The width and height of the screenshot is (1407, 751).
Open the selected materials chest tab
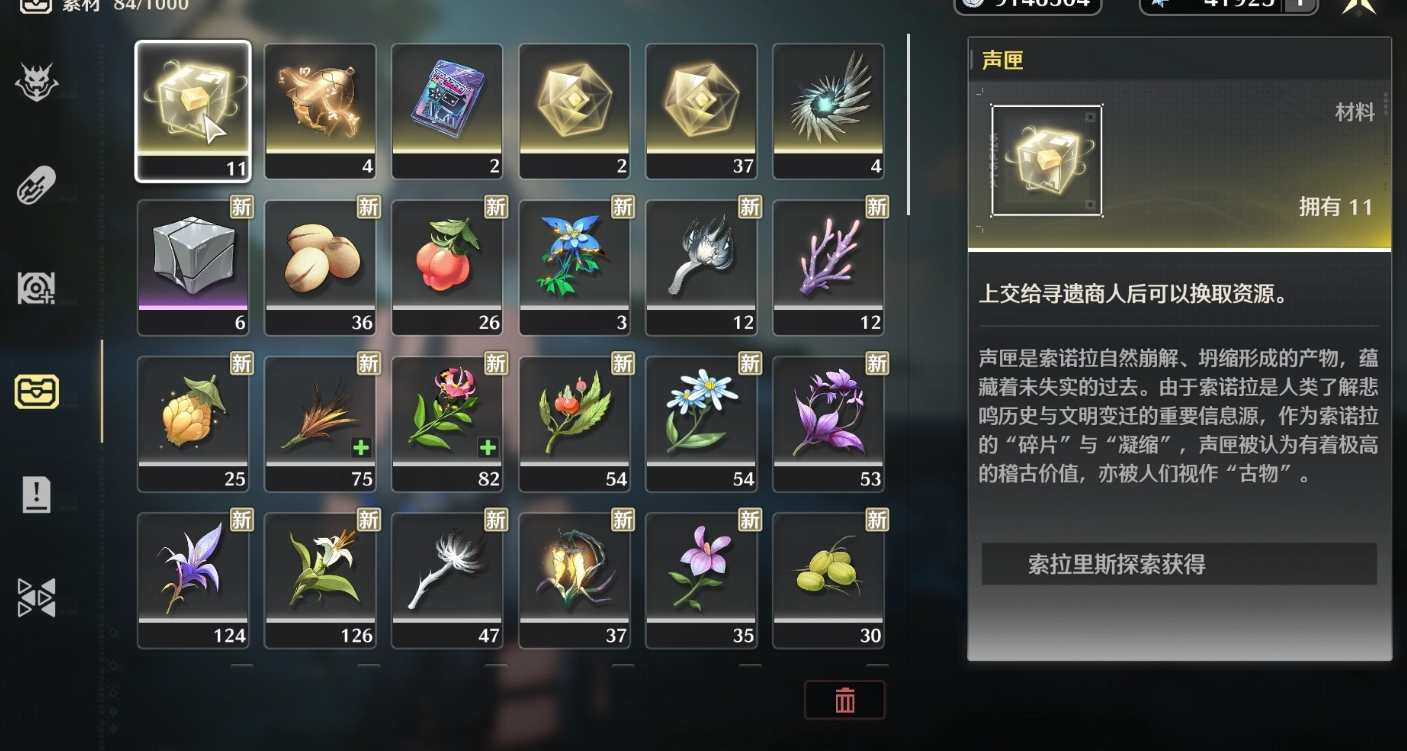(x=37, y=391)
